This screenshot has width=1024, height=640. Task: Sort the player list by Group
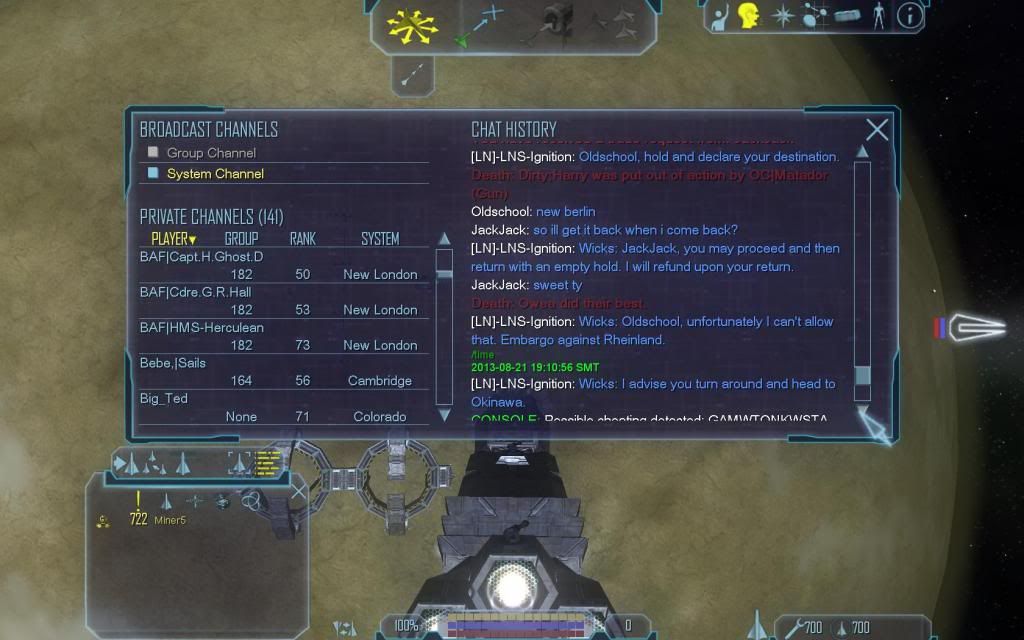(241, 239)
